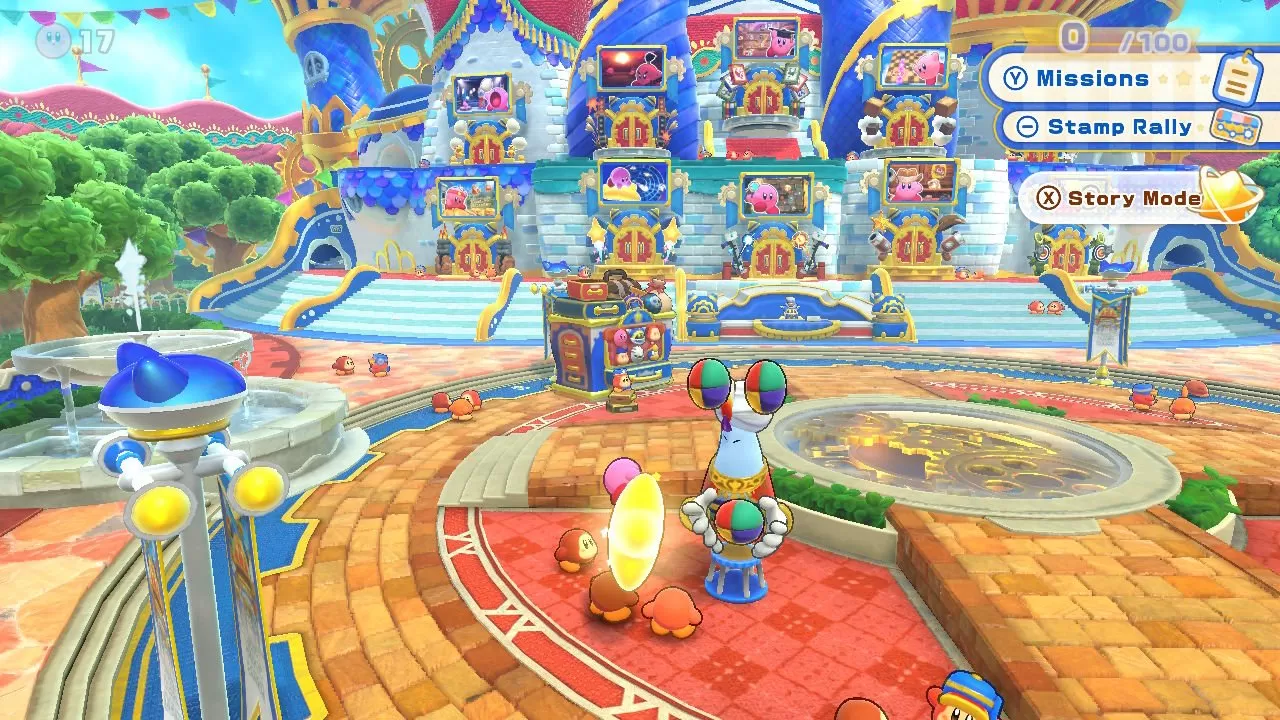Click the X button prompt next to Story Mode

1049,196
